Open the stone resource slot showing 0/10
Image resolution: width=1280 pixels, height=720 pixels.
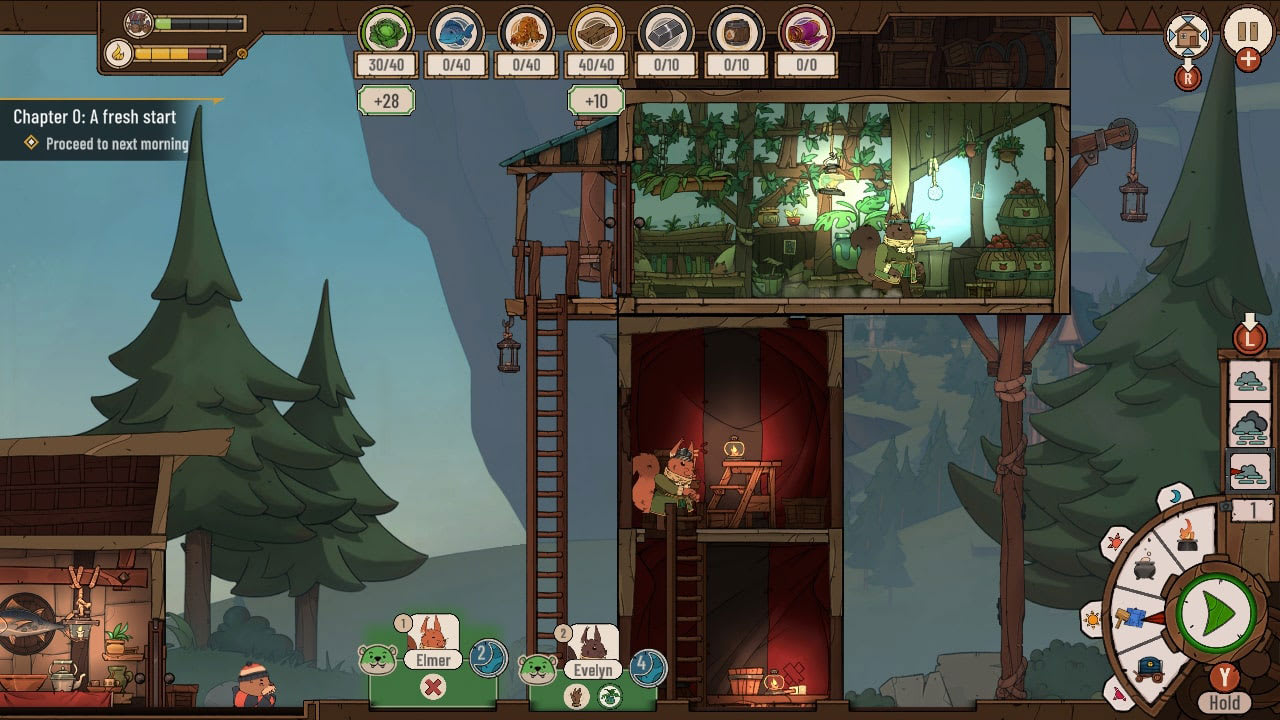(x=665, y=33)
